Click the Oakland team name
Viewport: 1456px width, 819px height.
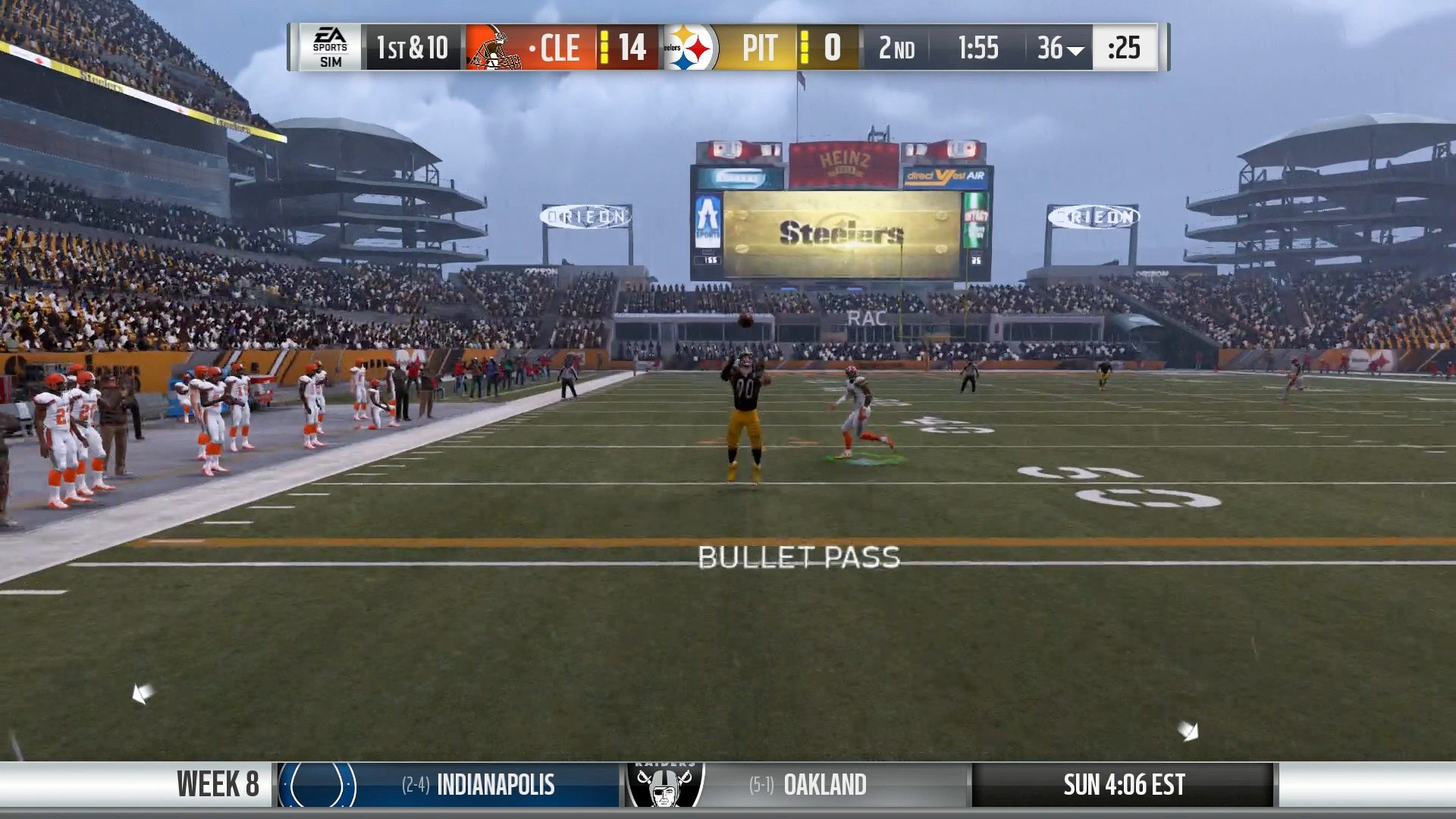826,786
